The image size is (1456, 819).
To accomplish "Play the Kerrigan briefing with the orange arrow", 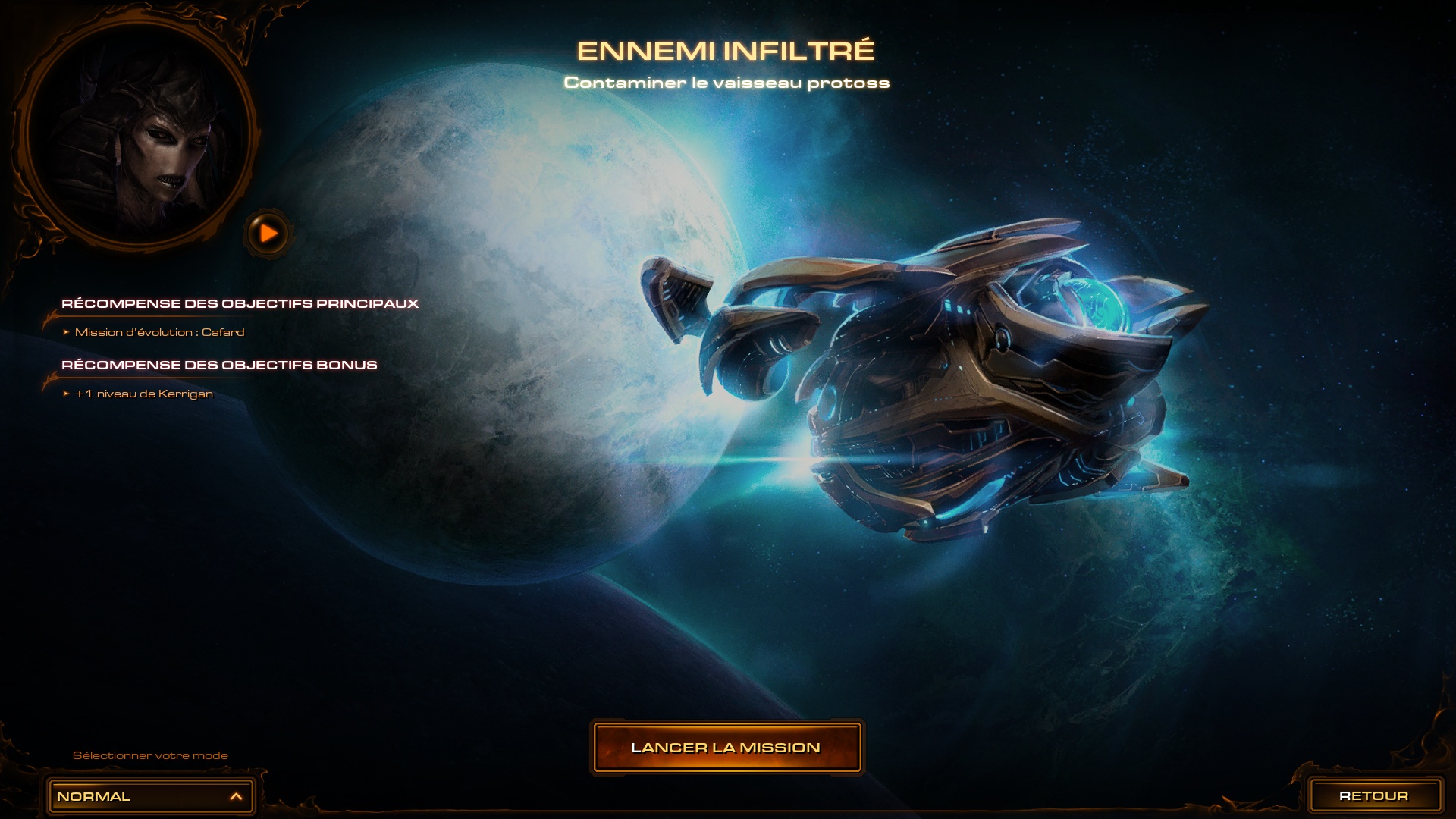I will coord(268,234).
